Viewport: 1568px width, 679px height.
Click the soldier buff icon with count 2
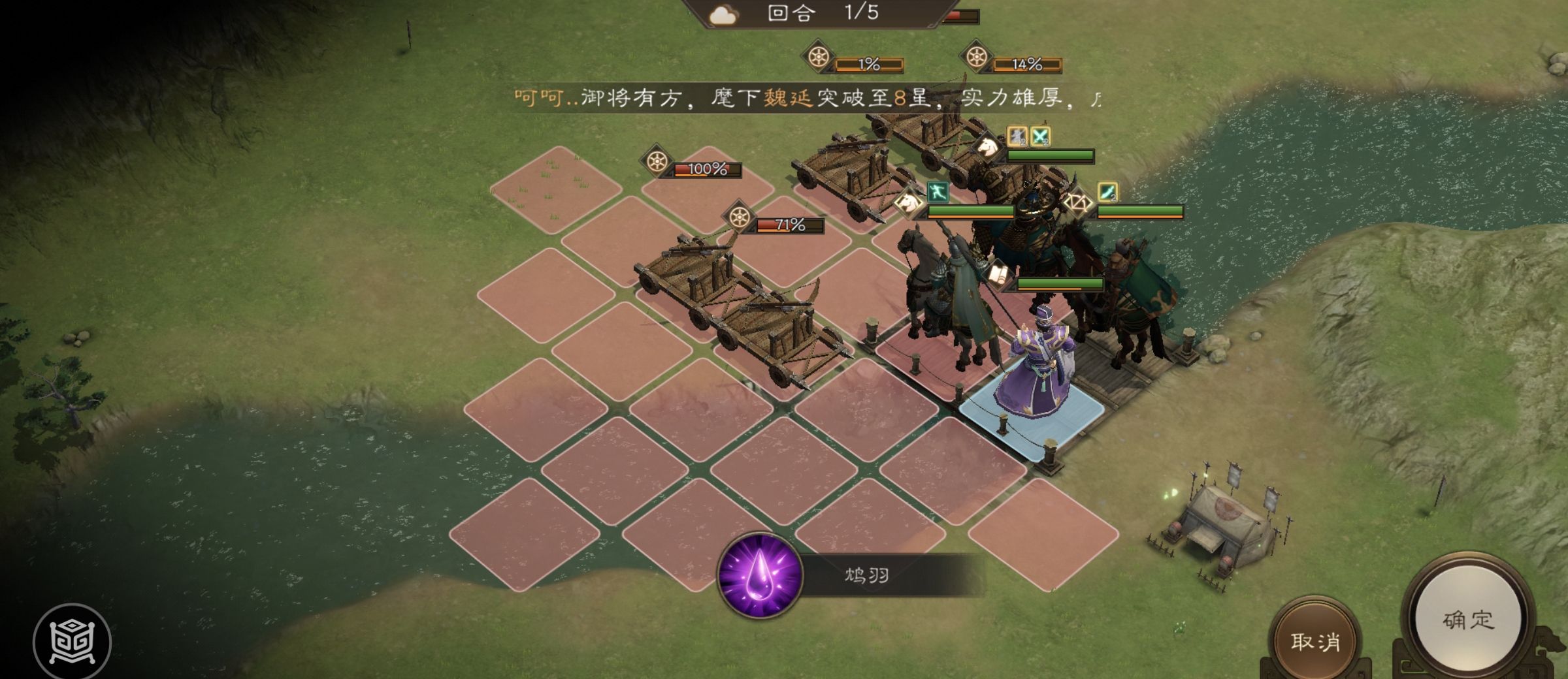1017,135
